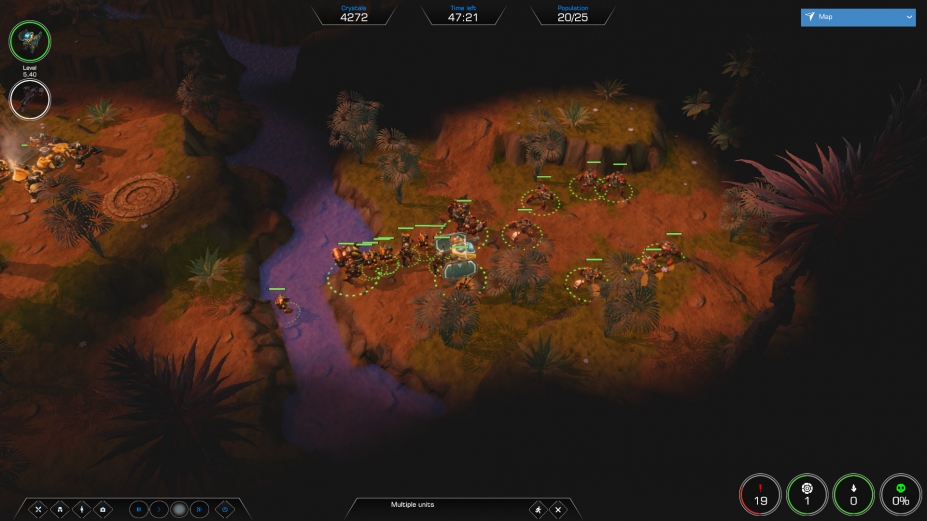Select the white-ringed mech portrait
The image size is (927, 521).
point(29,99)
